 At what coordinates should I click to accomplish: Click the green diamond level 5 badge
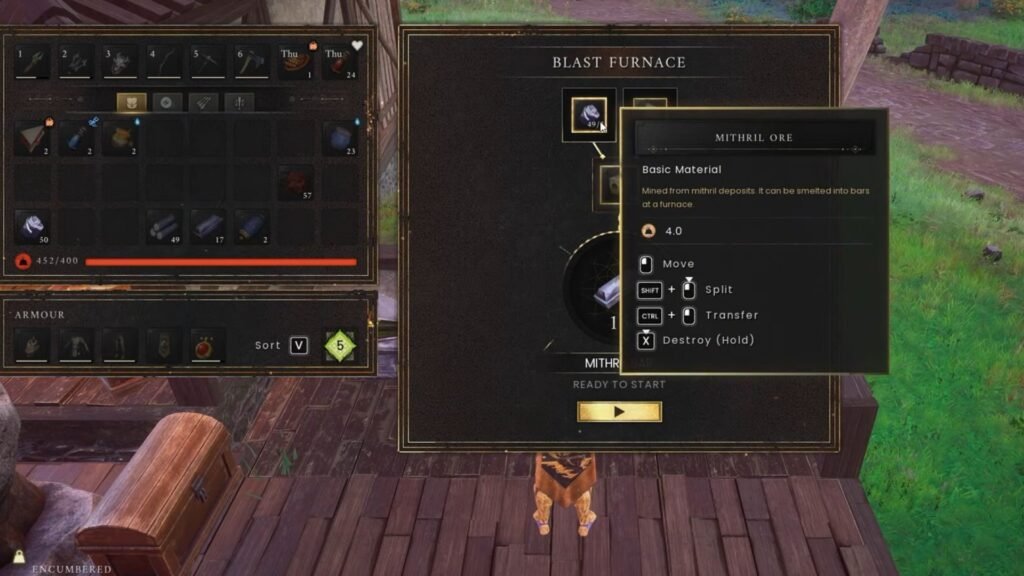[340, 346]
